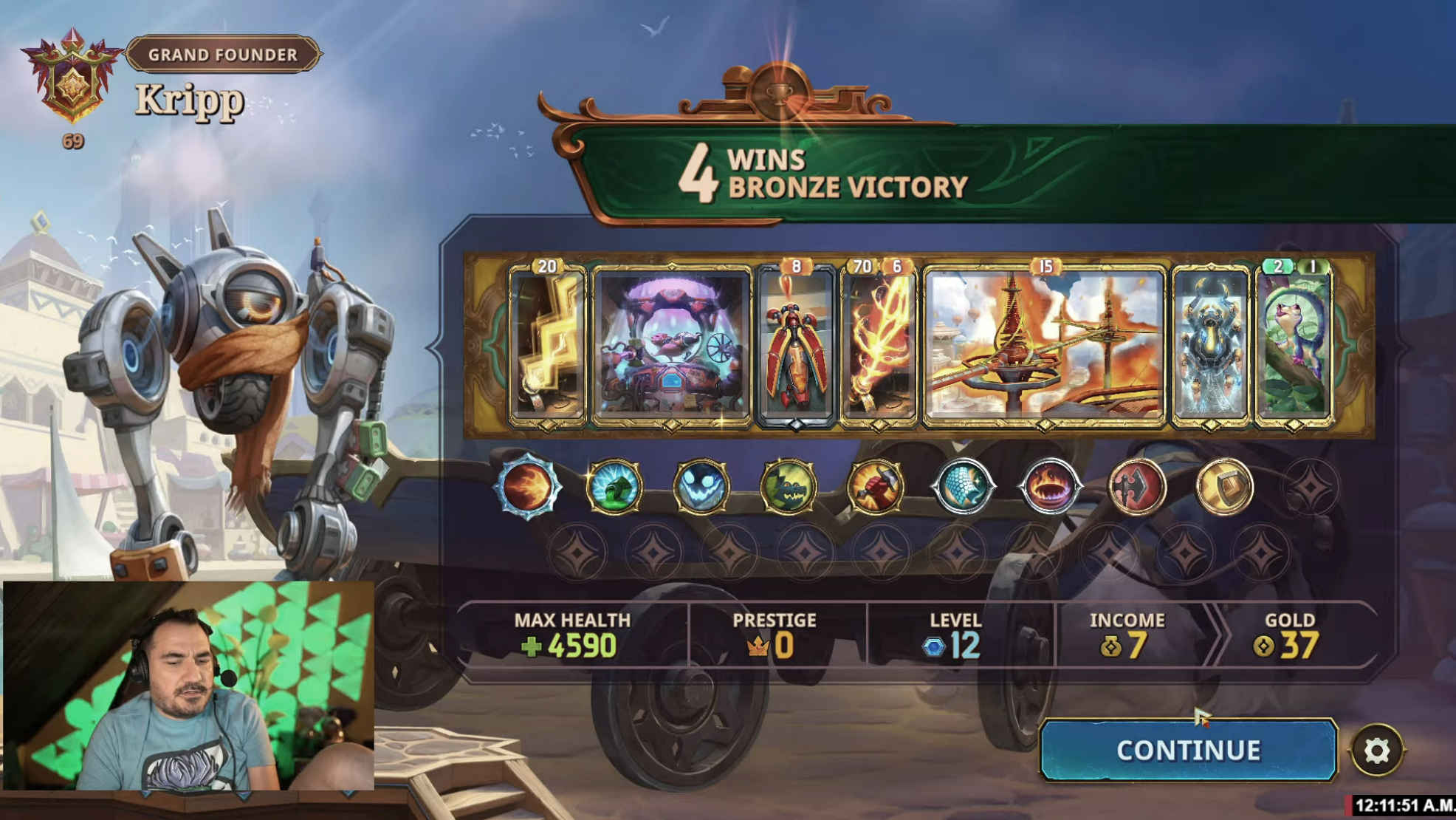View the green pouring bucket skill
Image resolution: width=1456 pixels, height=820 pixels.
point(614,487)
